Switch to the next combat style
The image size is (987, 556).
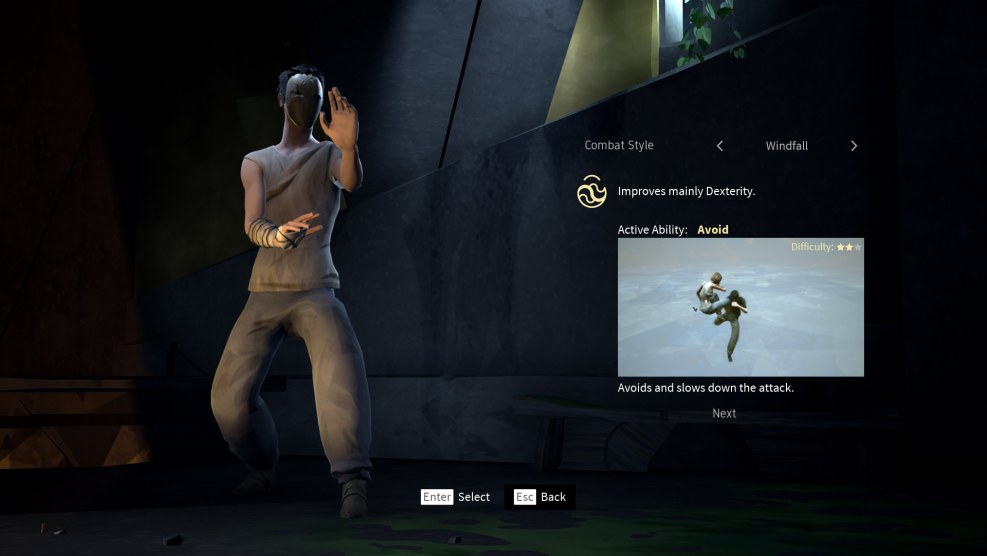pyautogui.click(x=853, y=146)
